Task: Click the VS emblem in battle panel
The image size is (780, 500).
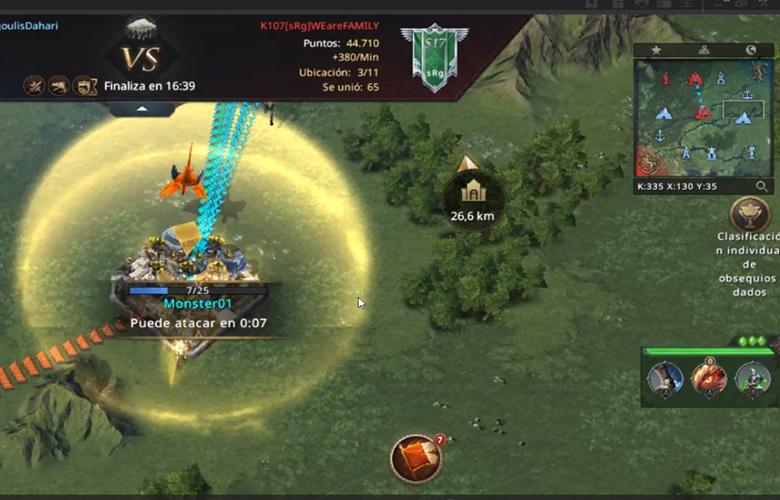Action: tap(141, 58)
